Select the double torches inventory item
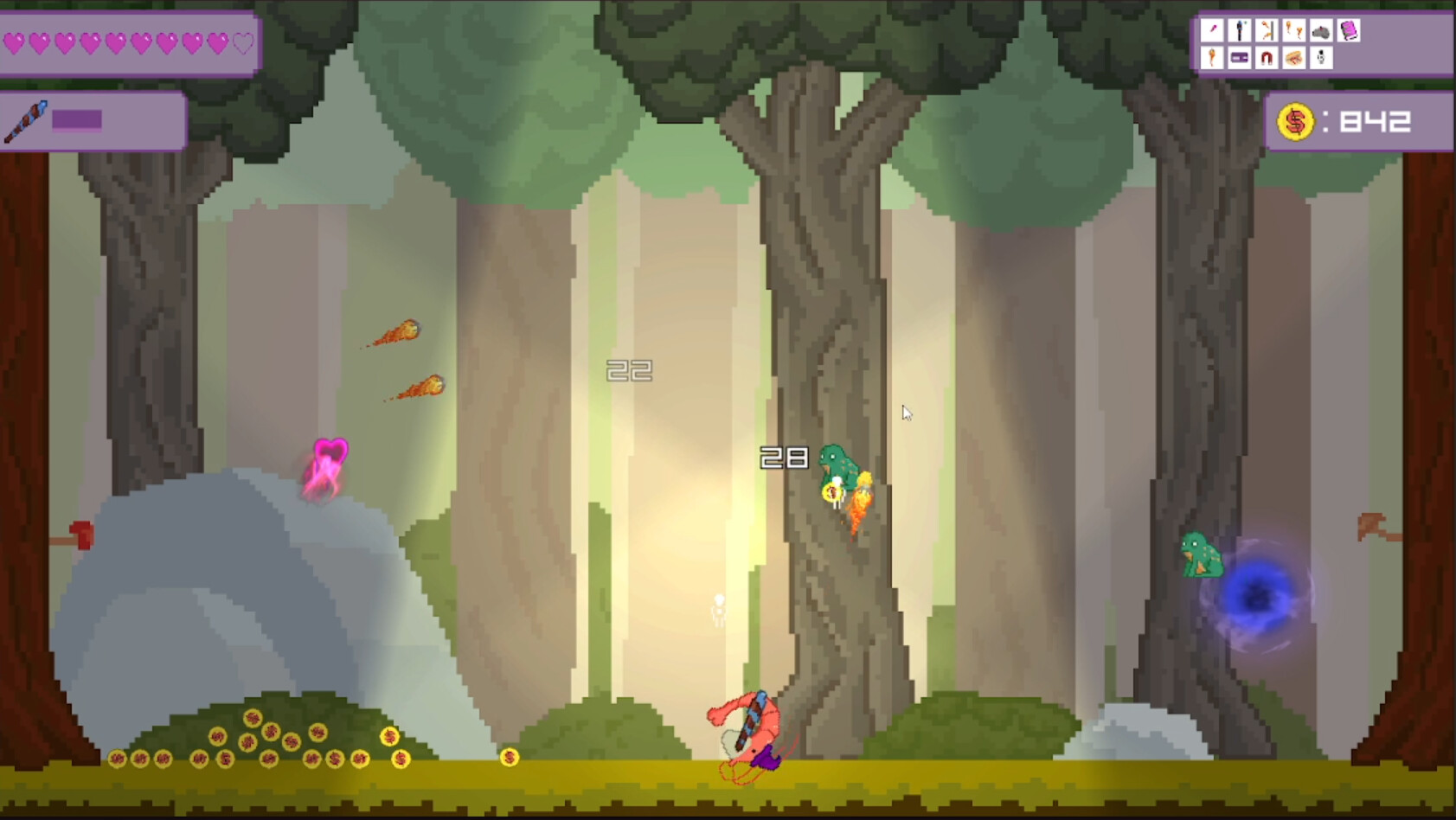This screenshot has height=820, width=1456. tap(1294, 30)
